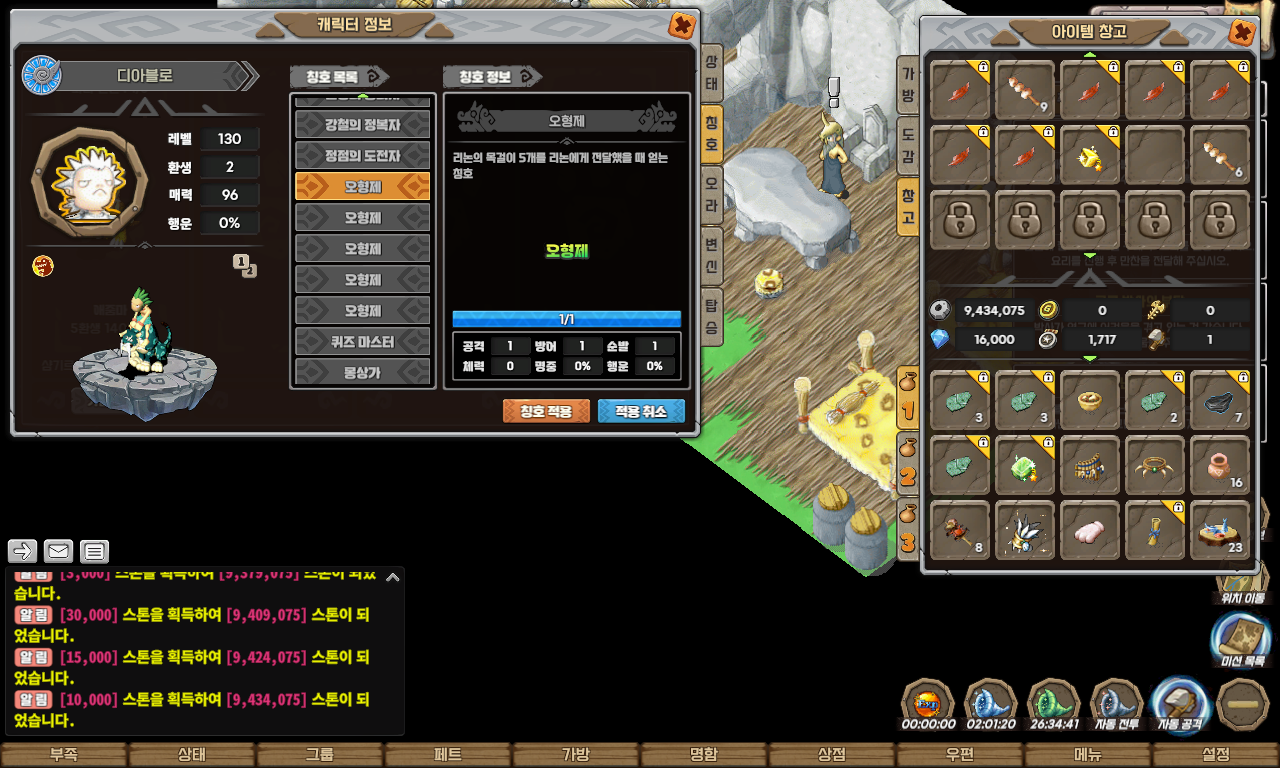The image size is (1280, 768).
Task: Close the 아이템 창고 window
Action: (1241, 33)
